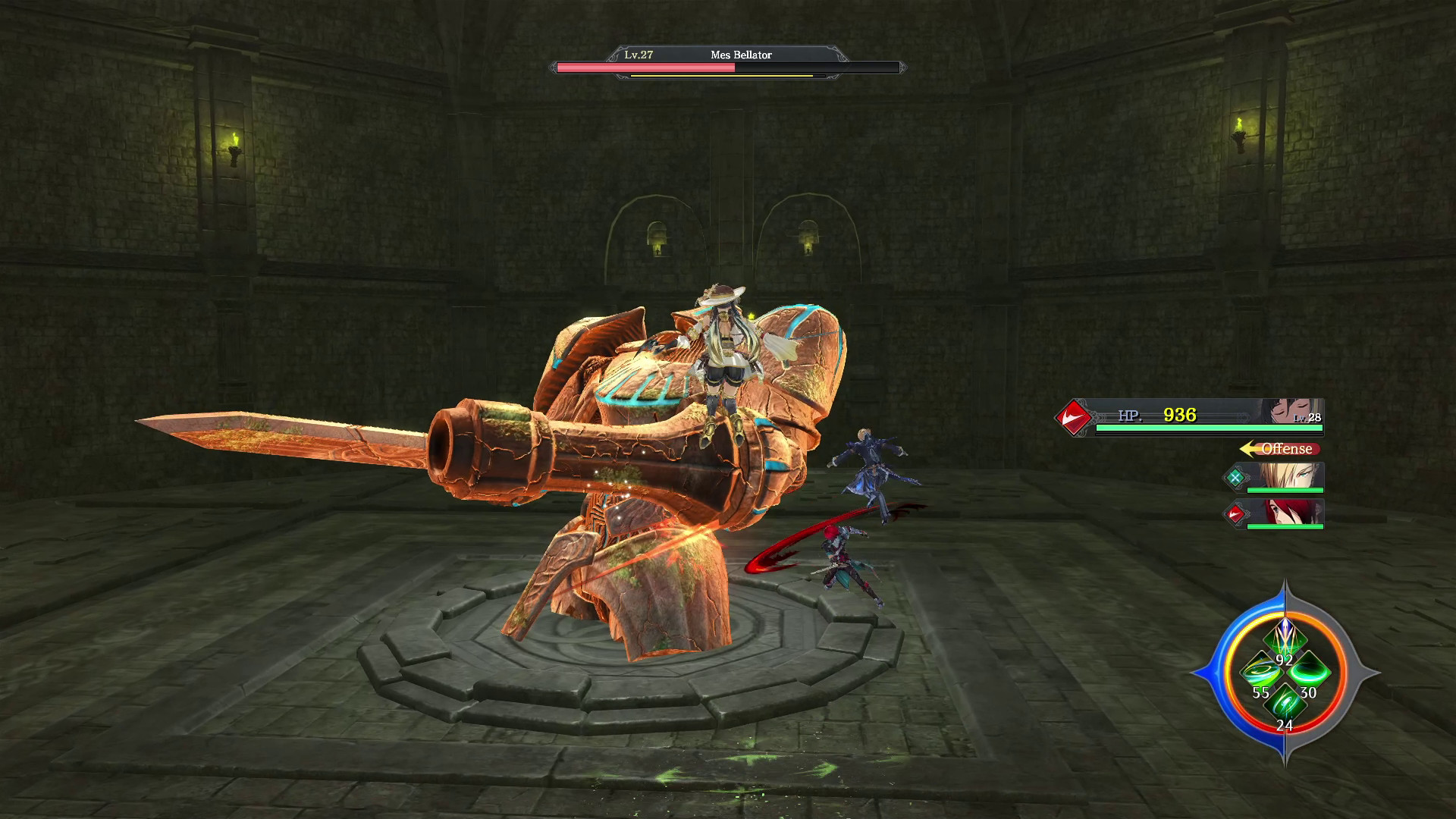The image size is (1456, 819).
Task: Toggle Offense battle stance banner
Action: (1285, 449)
